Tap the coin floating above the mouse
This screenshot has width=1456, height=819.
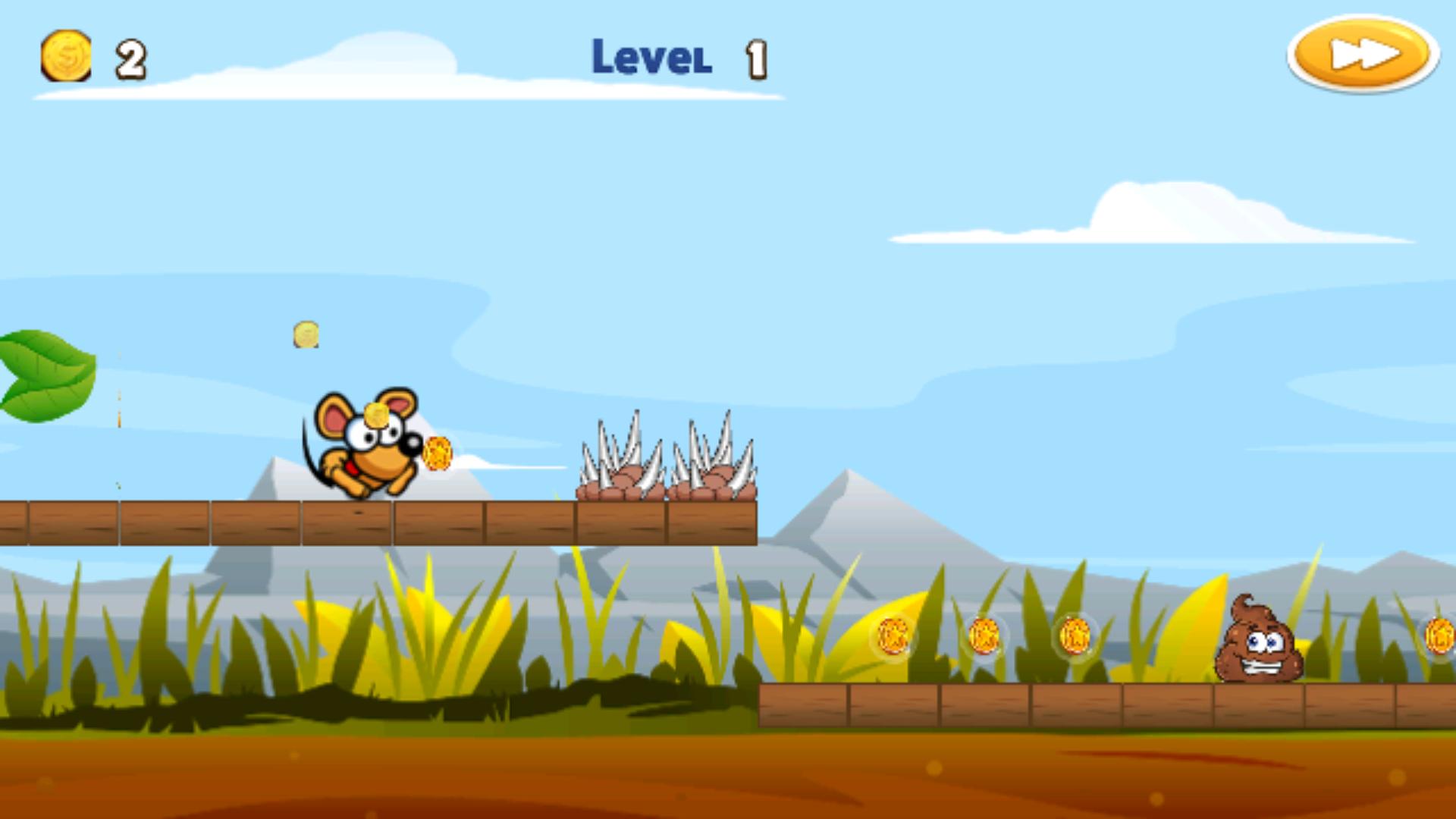[305, 334]
